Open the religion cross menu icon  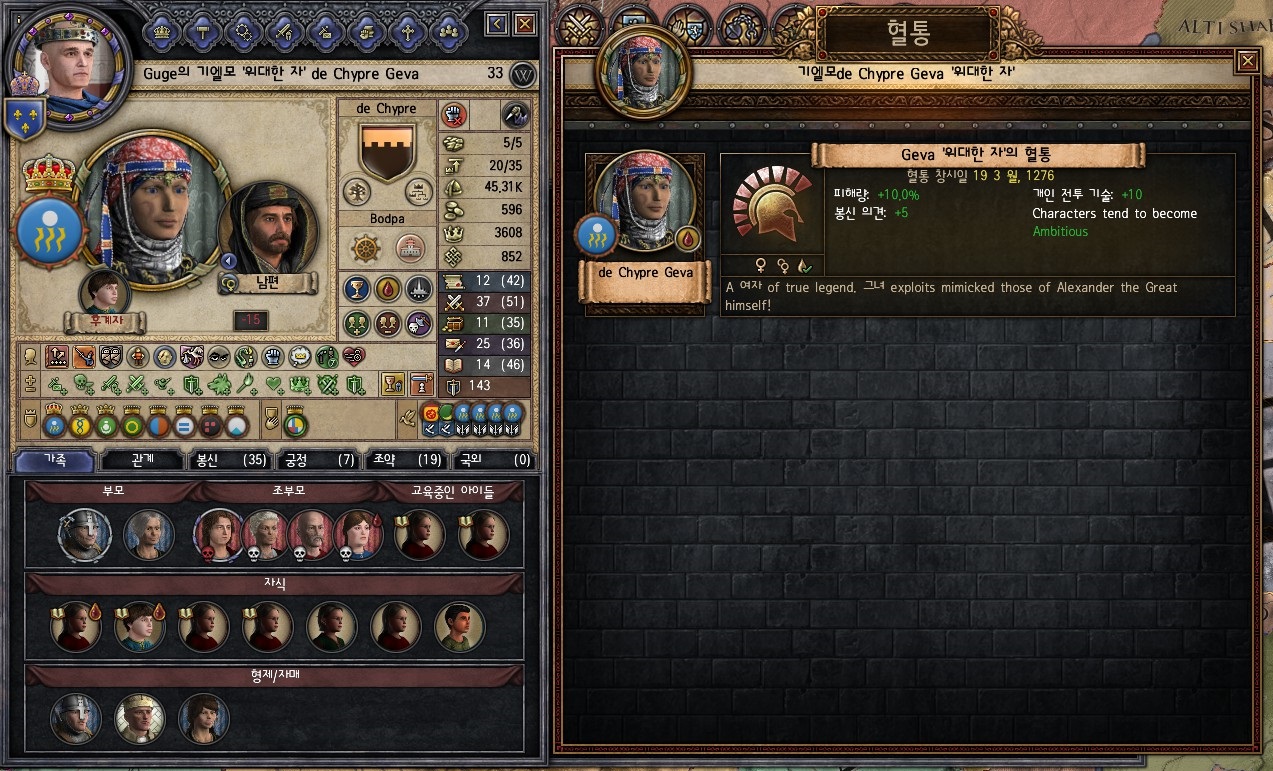click(407, 30)
